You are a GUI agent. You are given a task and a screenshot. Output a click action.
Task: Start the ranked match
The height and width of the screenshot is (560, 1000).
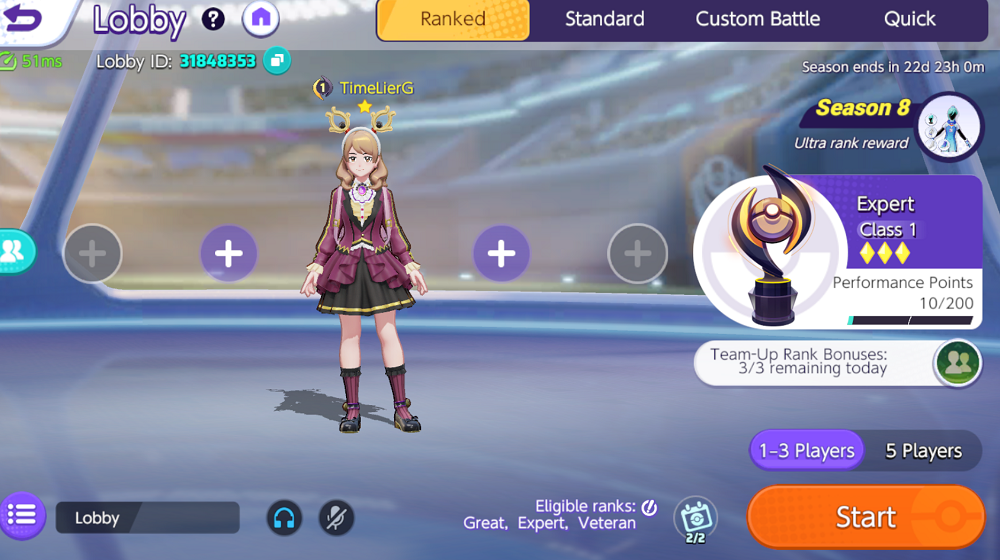(865, 516)
